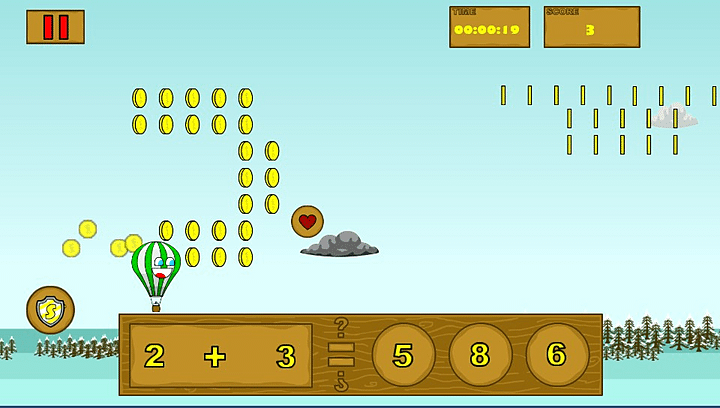Activate the gold shield power-up icon

click(x=50, y=311)
